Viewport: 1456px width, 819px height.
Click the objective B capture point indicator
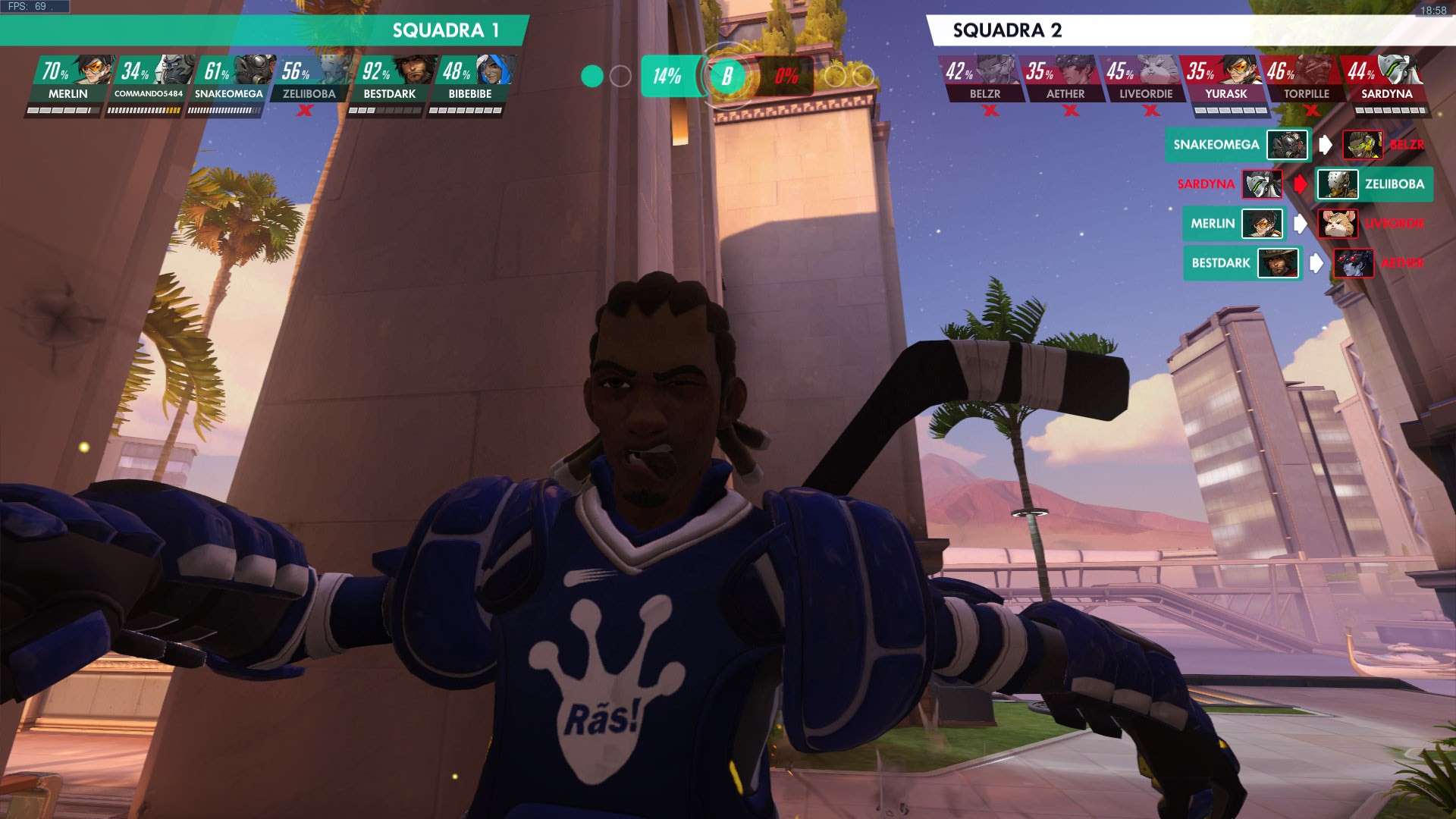(727, 76)
